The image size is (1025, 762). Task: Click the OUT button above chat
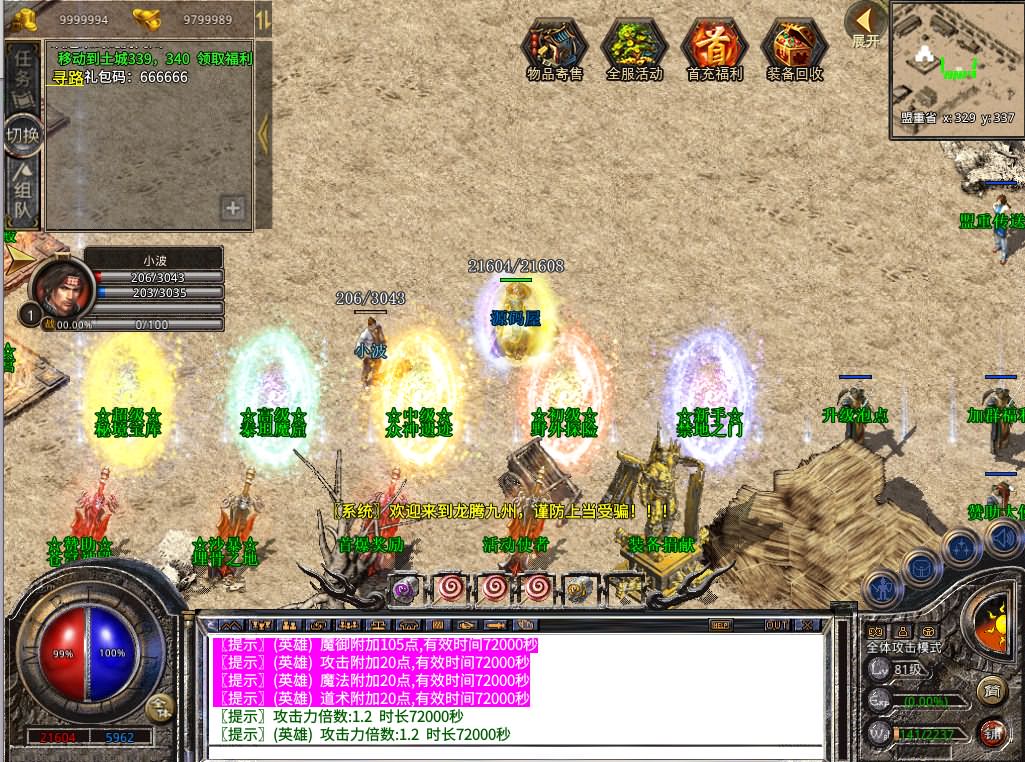776,625
